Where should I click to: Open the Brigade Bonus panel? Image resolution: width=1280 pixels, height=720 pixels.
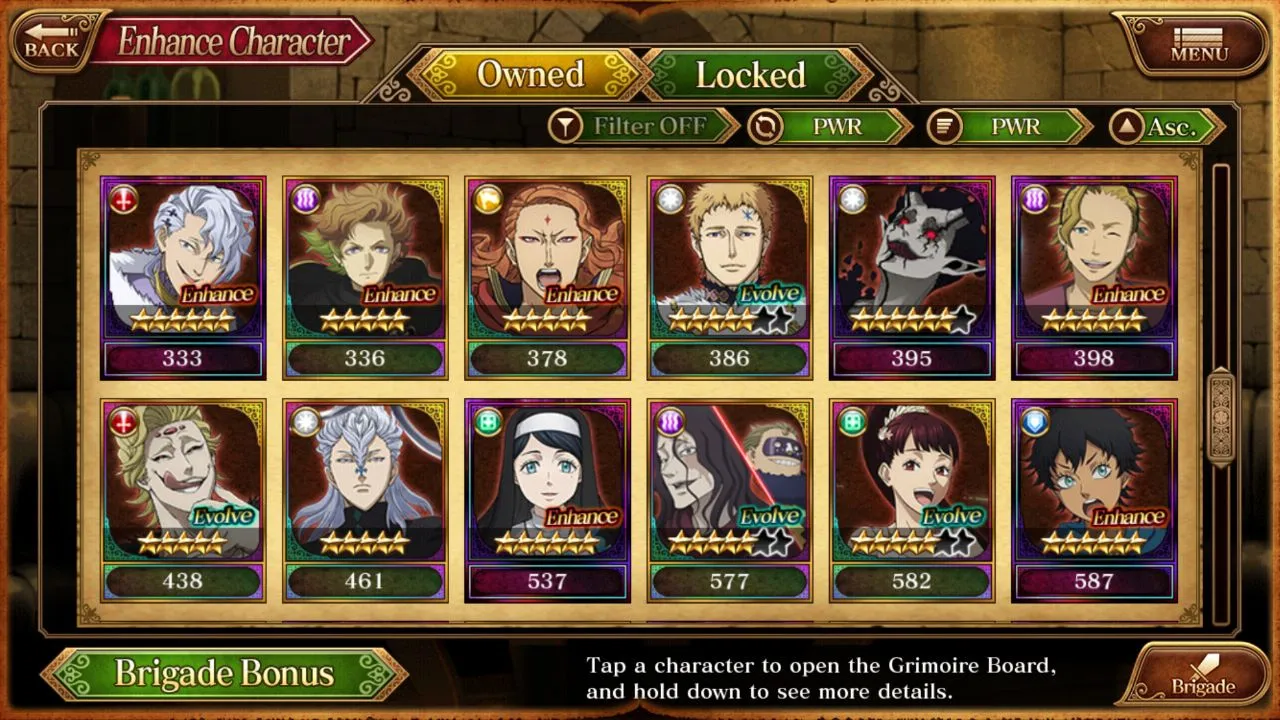tap(223, 673)
